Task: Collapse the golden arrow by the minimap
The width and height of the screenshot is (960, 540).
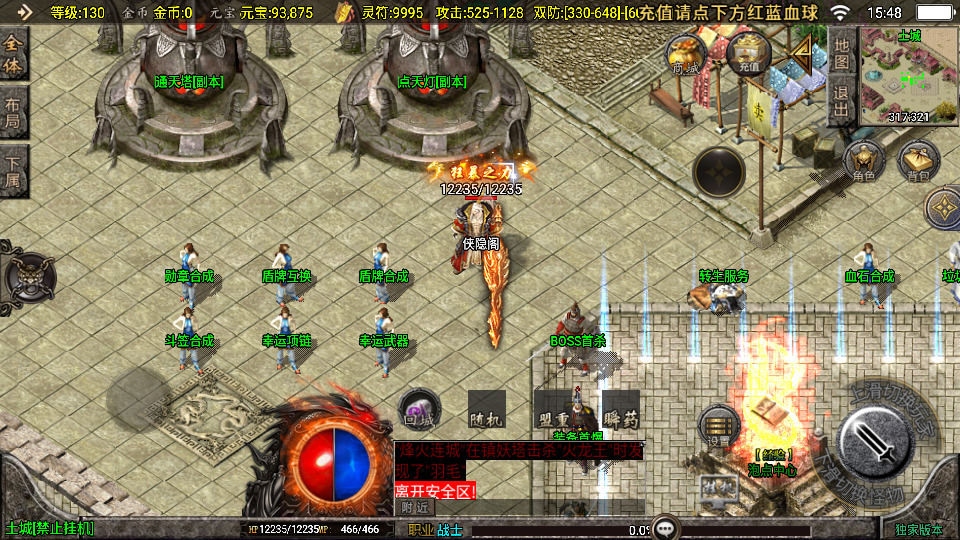Action: [x=801, y=52]
